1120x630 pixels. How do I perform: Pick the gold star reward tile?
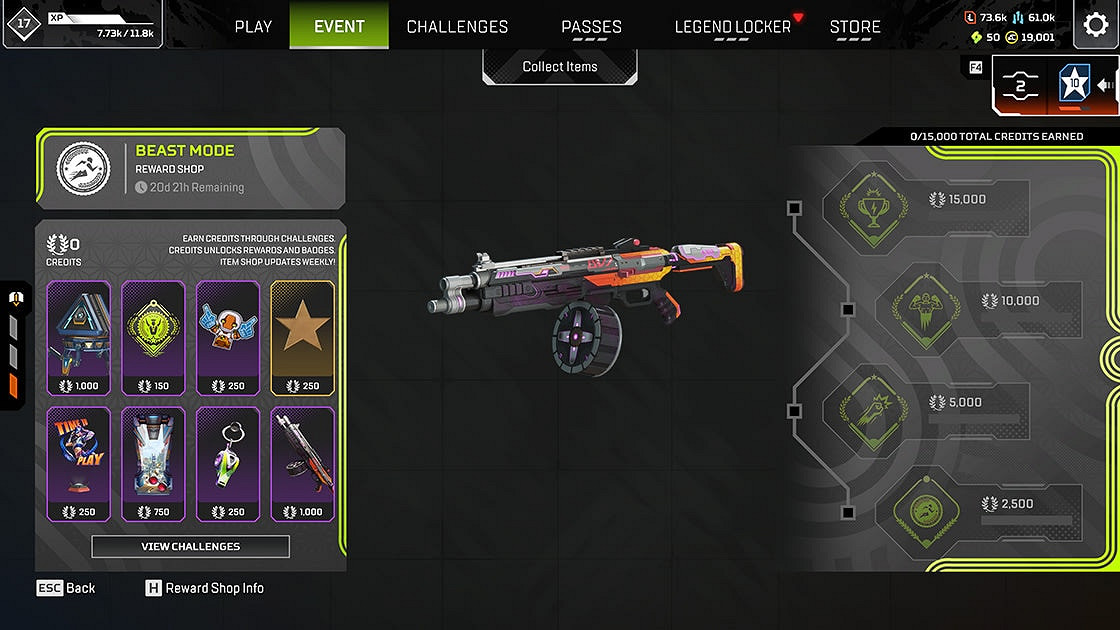(302, 337)
